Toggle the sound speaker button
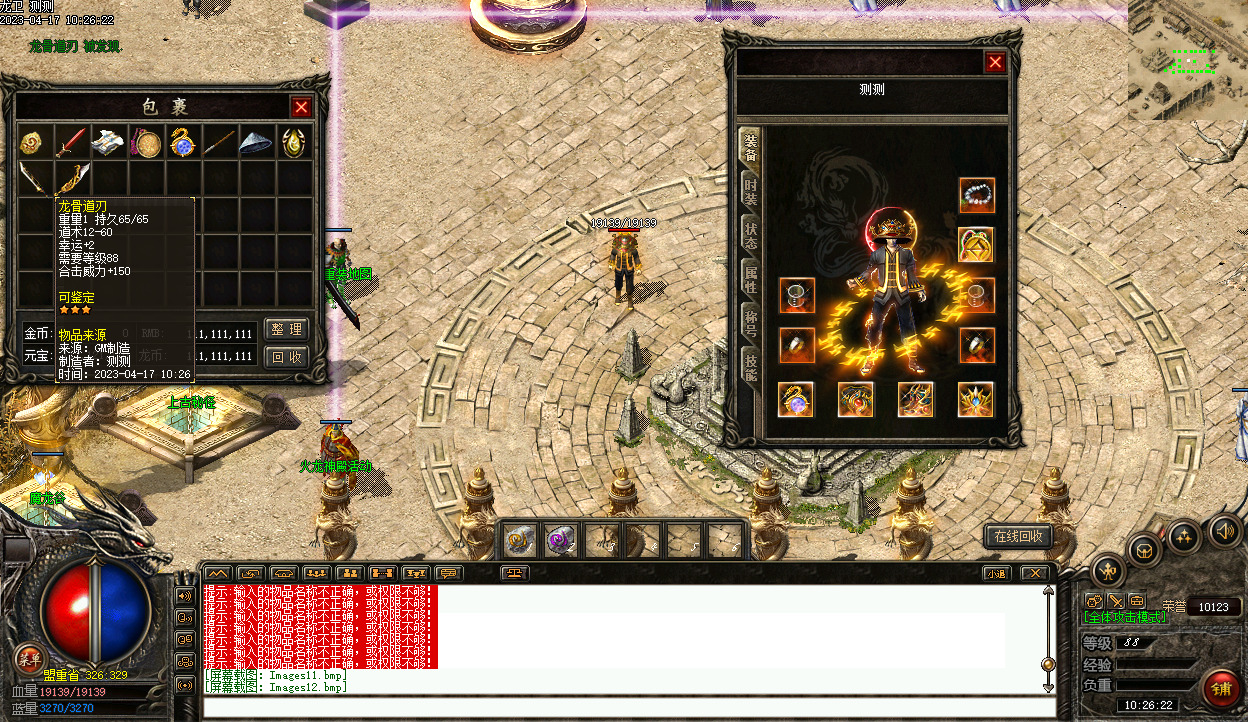This screenshot has height=722, width=1248. 1224,529
